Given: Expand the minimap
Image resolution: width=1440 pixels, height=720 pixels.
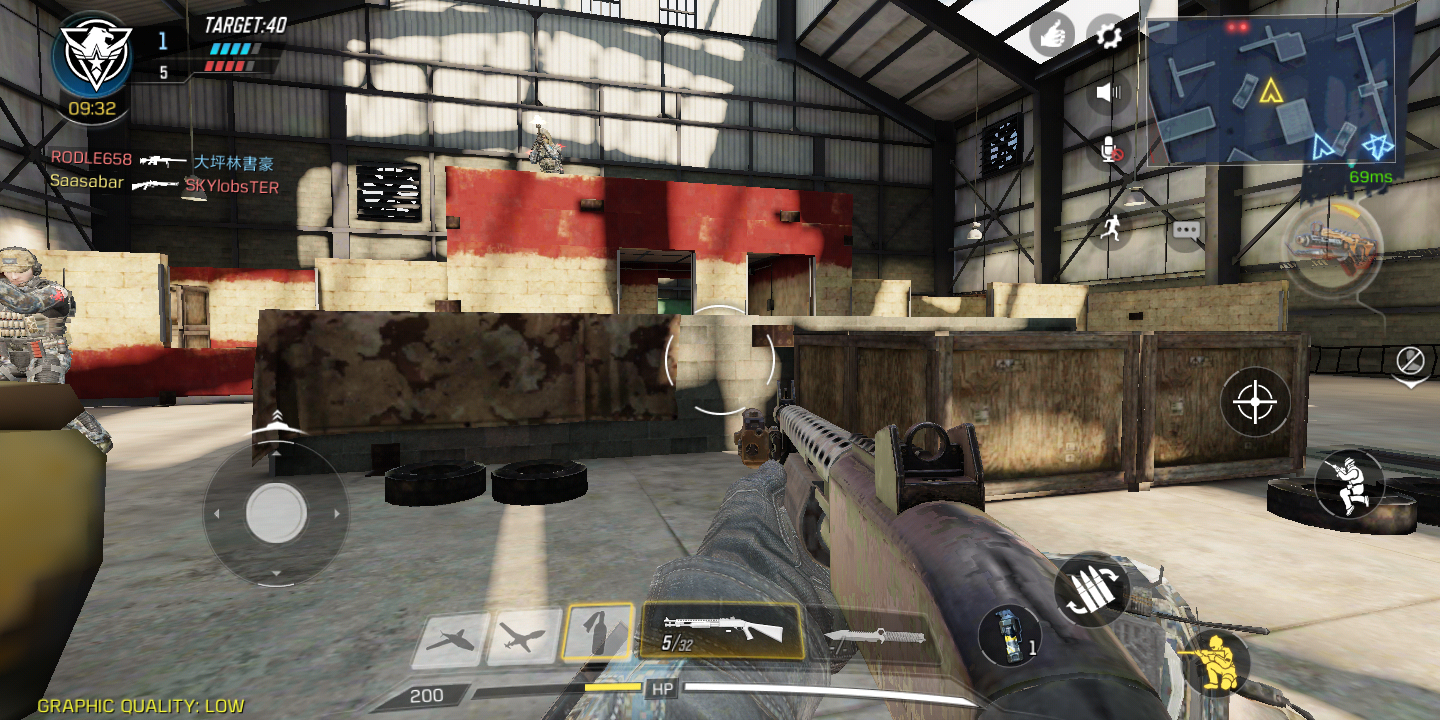Looking at the screenshot, I should [x=1272, y=91].
